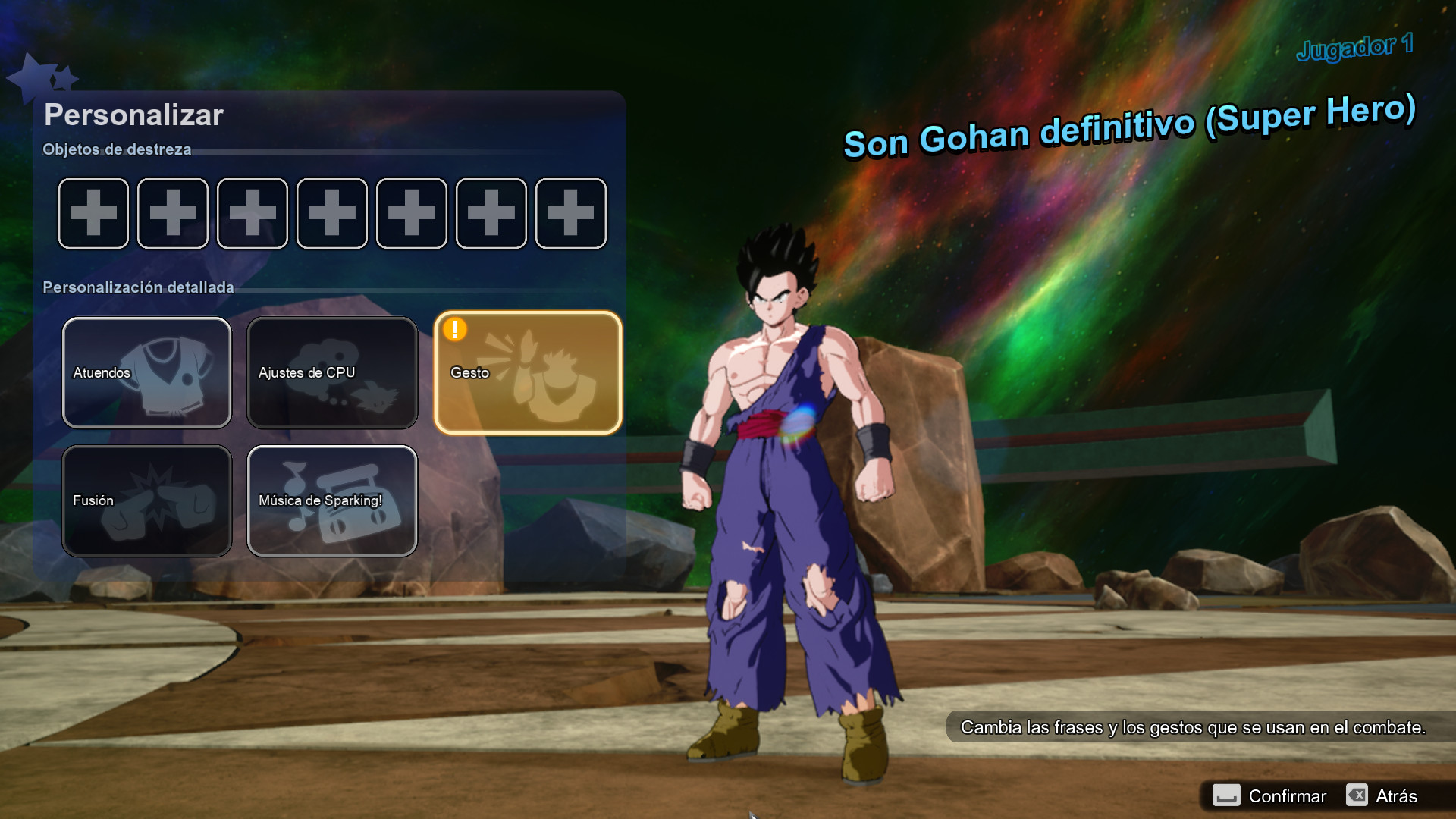
Task: Open the Atuendos customization panel
Action: coord(146,372)
